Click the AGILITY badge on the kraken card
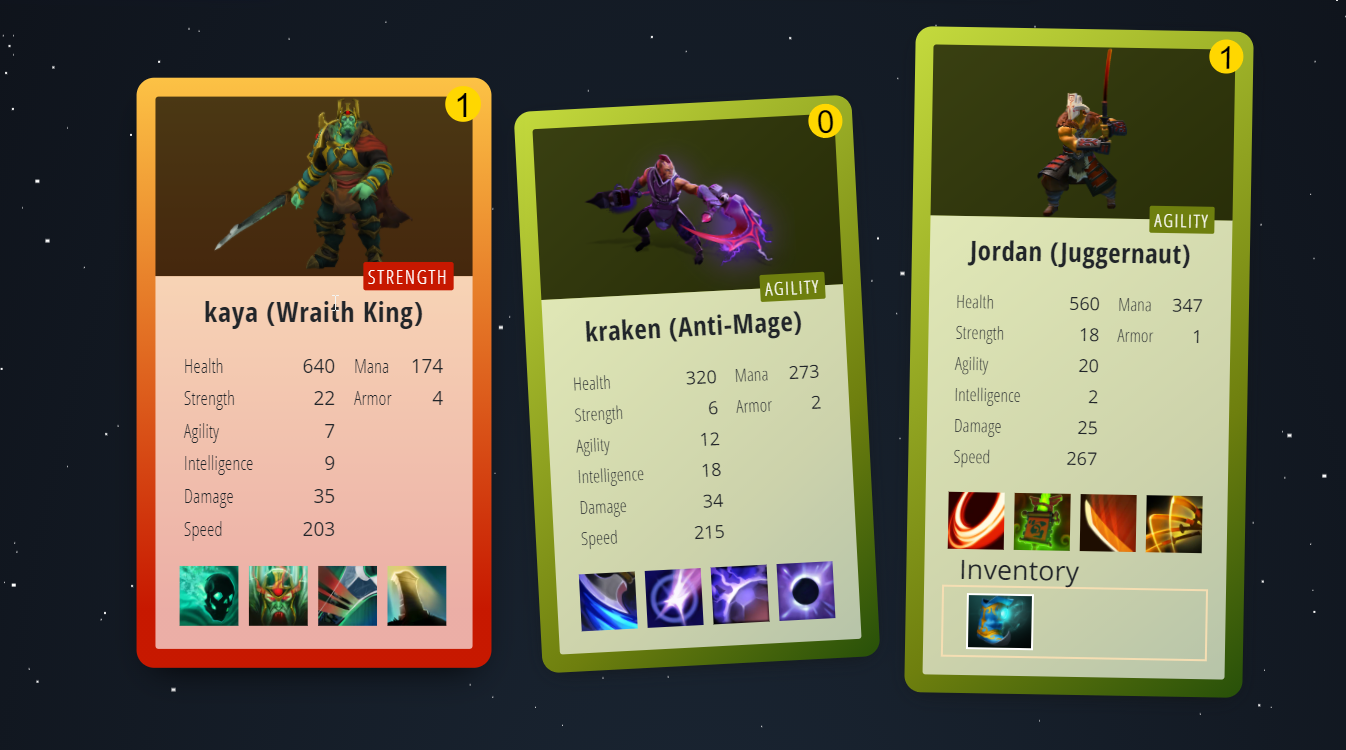 [792, 287]
